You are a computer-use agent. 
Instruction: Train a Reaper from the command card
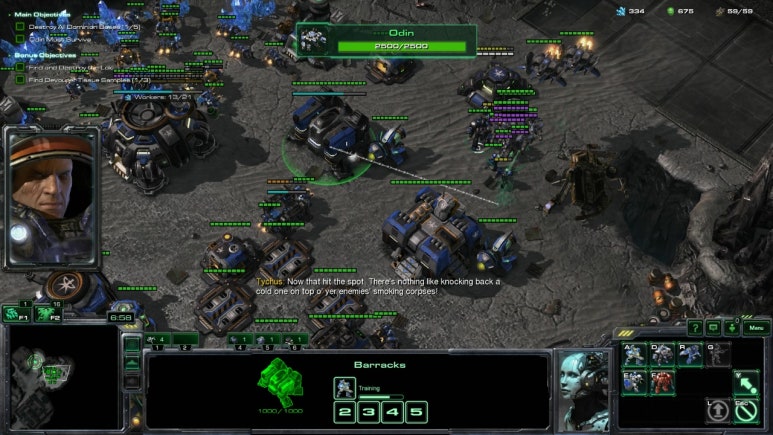[x=690, y=354]
